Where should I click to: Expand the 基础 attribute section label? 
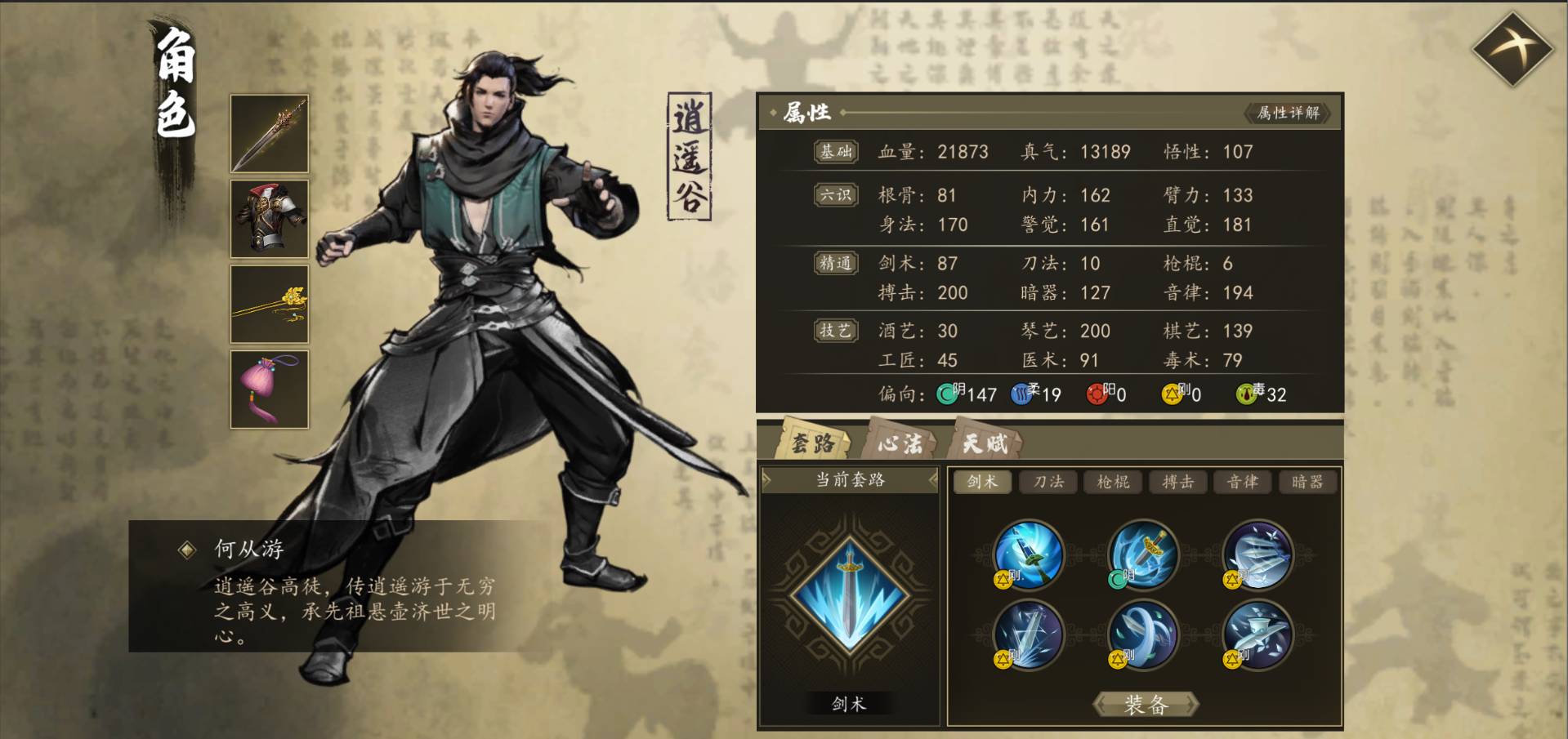835,151
